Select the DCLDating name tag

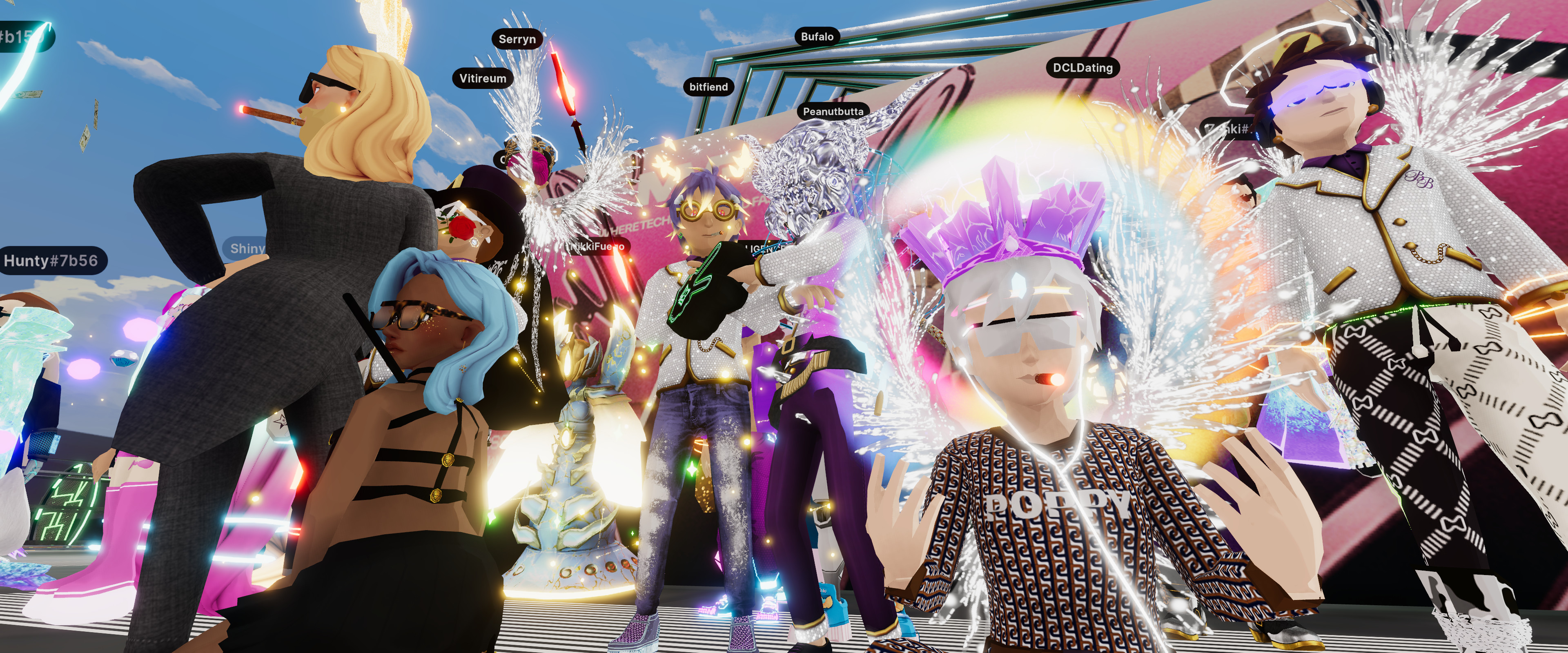(x=1082, y=68)
